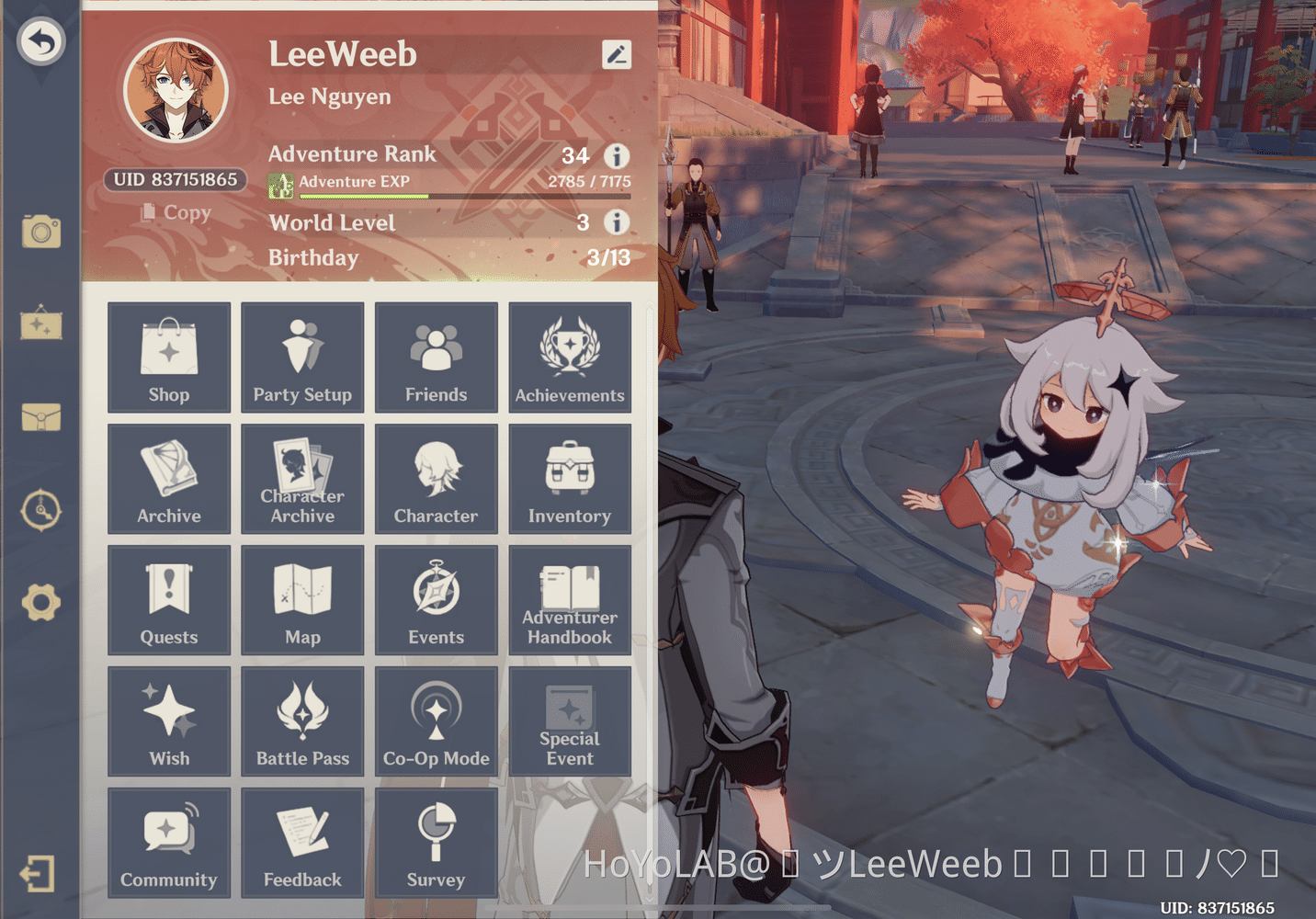Open Party Setup
Screen dimensions: 1316x919
coord(302,357)
